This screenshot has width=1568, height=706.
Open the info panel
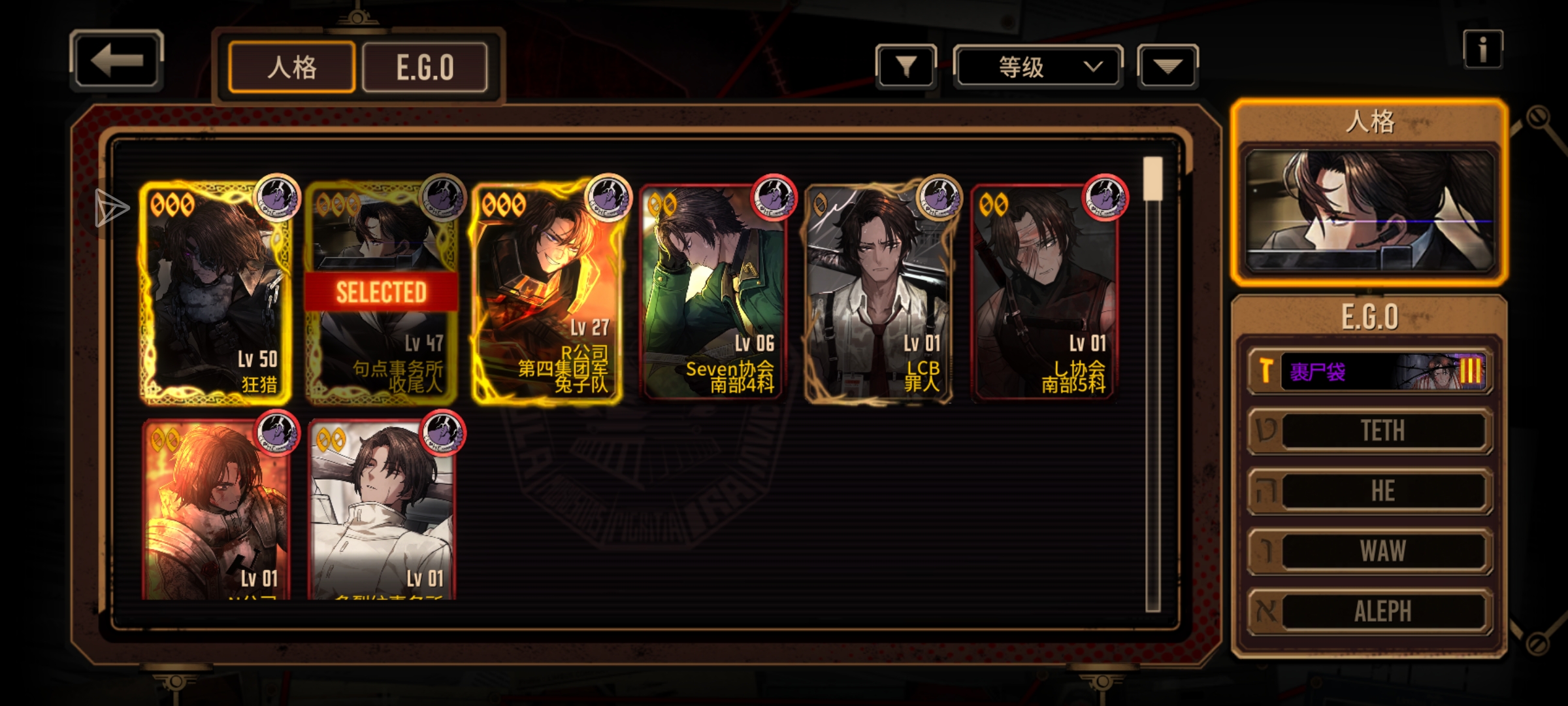[x=1482, y=50]
